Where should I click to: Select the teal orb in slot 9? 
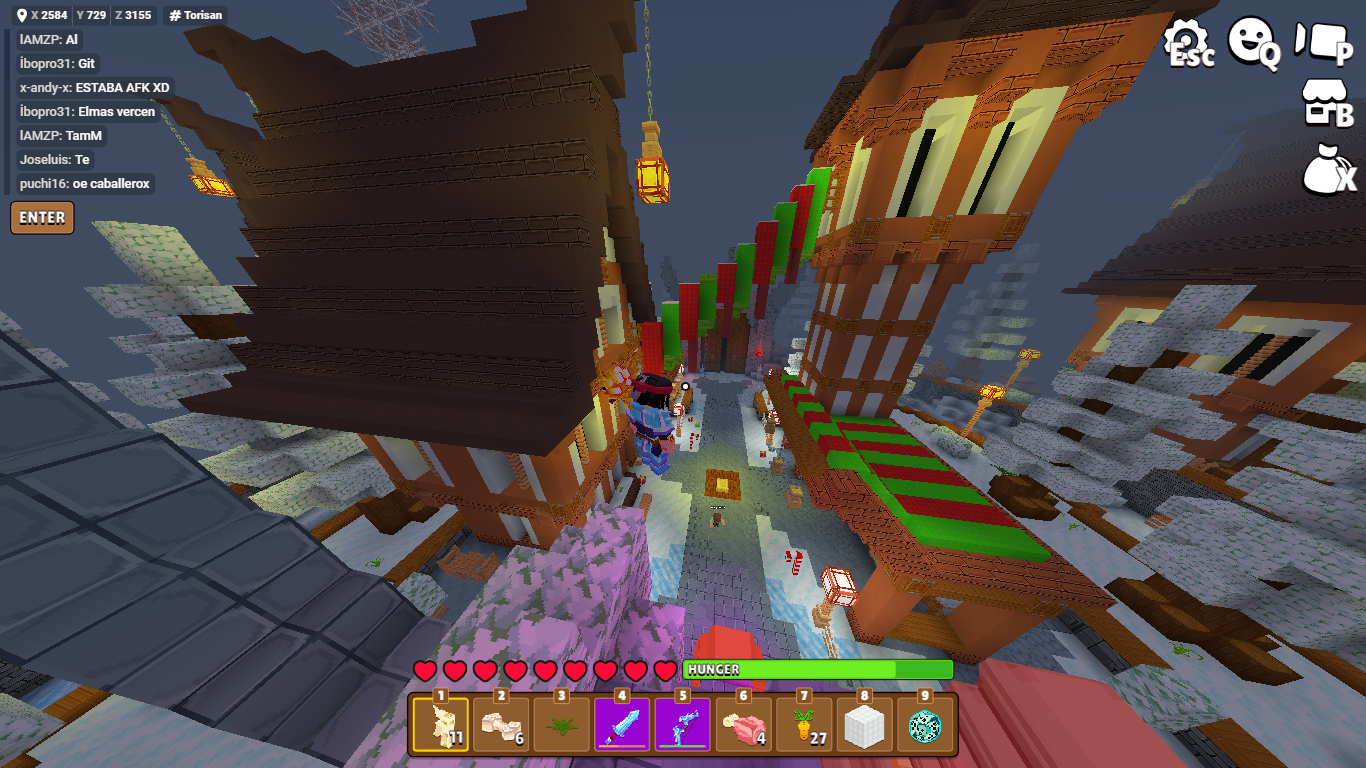(x=925, y=724)
